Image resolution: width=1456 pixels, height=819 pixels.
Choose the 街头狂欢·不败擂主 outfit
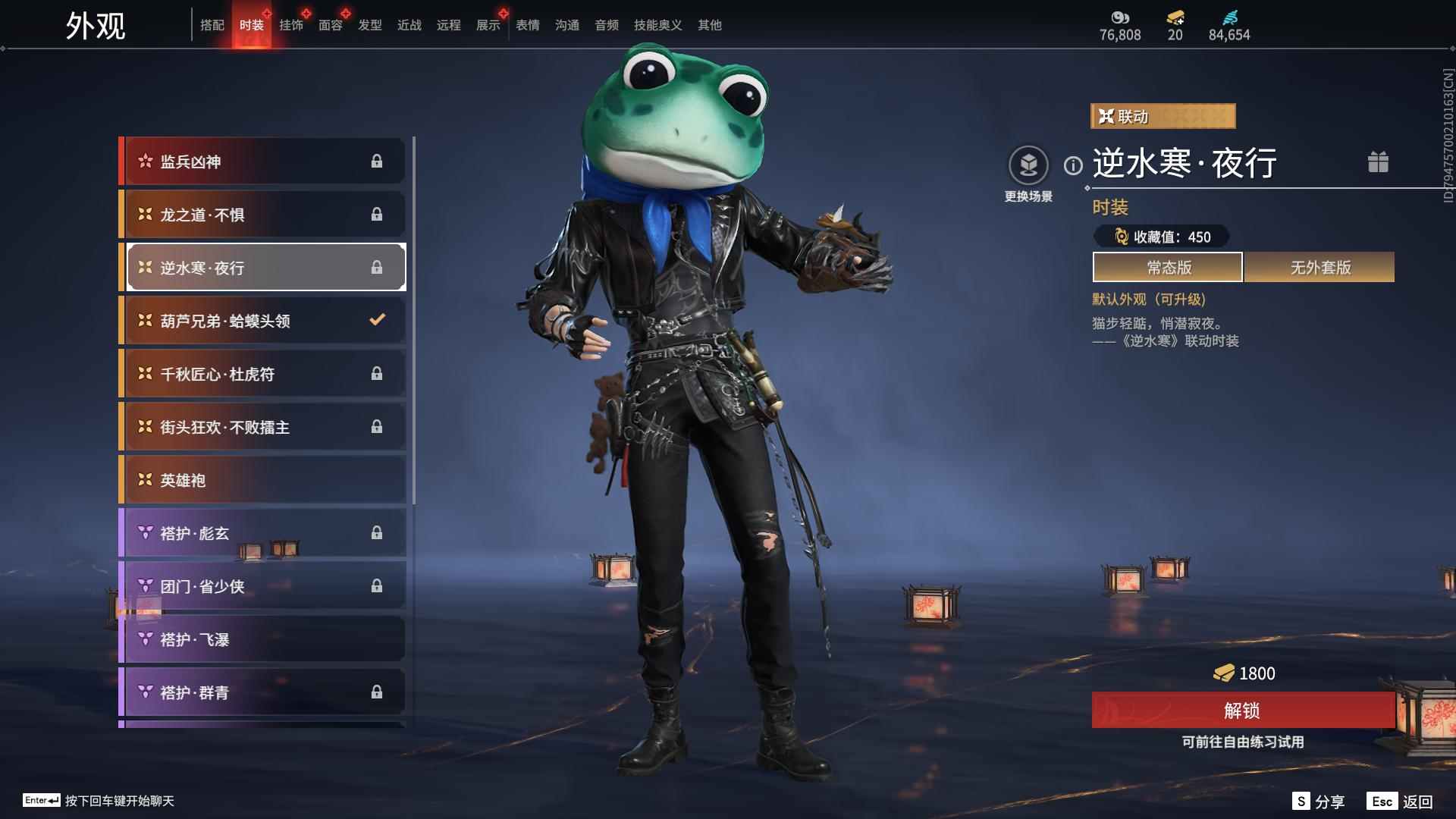pos(262,427)
